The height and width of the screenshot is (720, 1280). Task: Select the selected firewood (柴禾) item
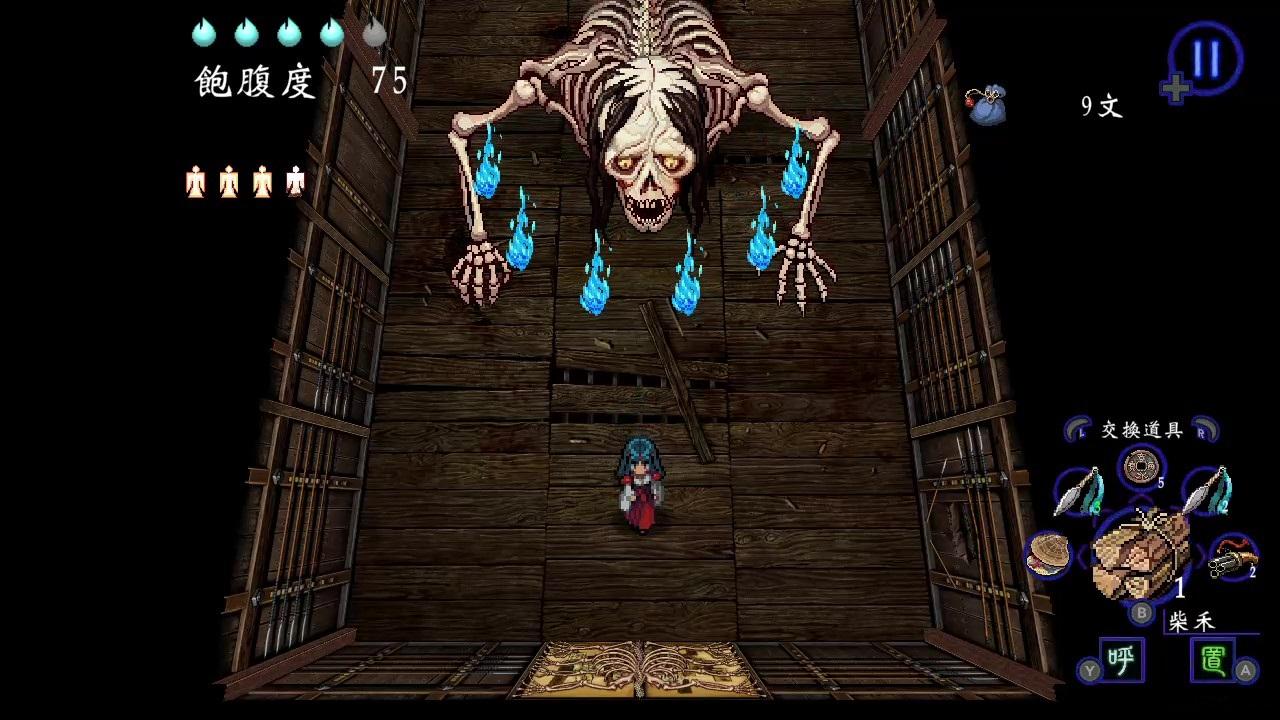(1140, 556)
